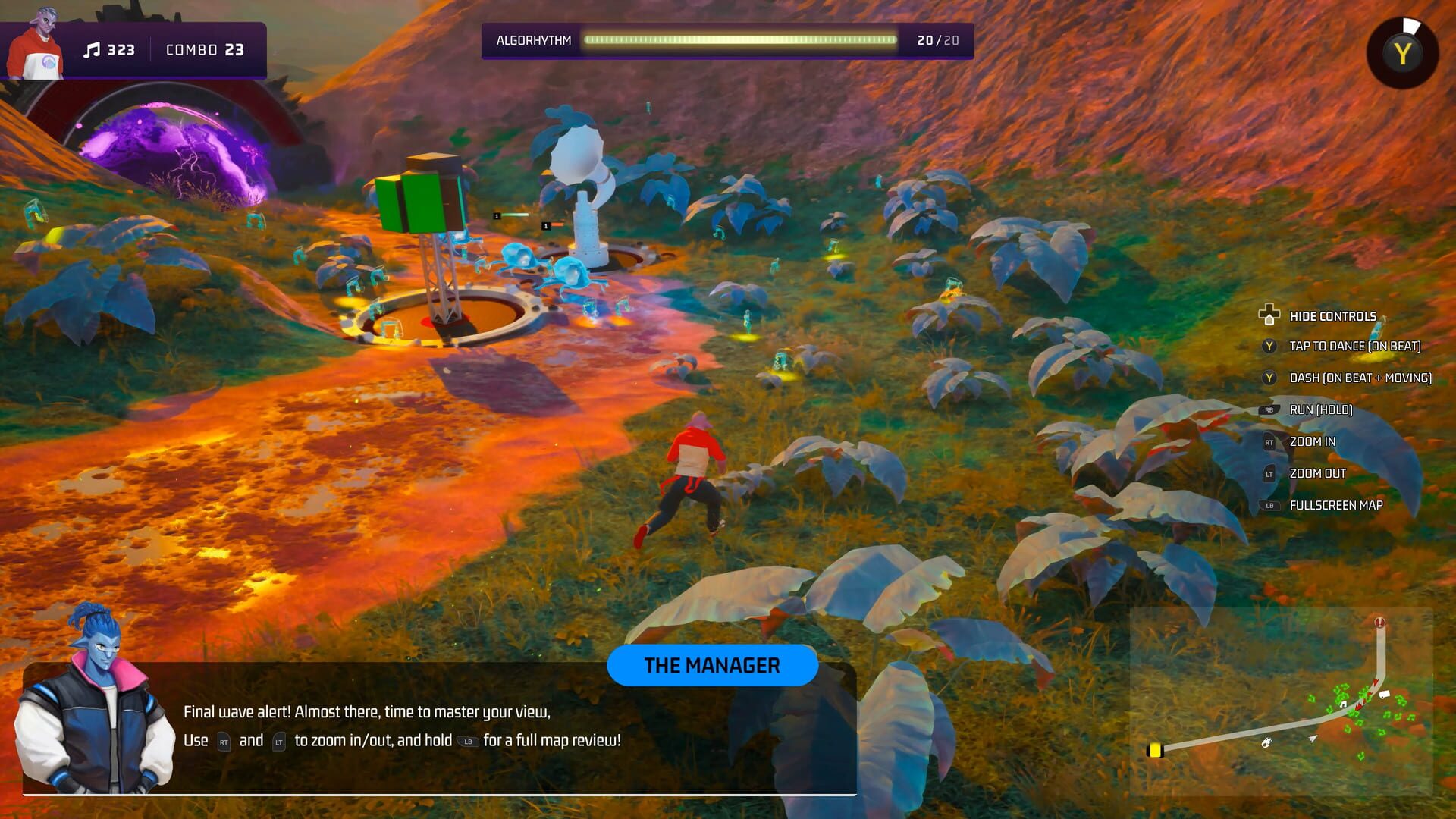Select the COMBO 23 counter

click(205, 50)
